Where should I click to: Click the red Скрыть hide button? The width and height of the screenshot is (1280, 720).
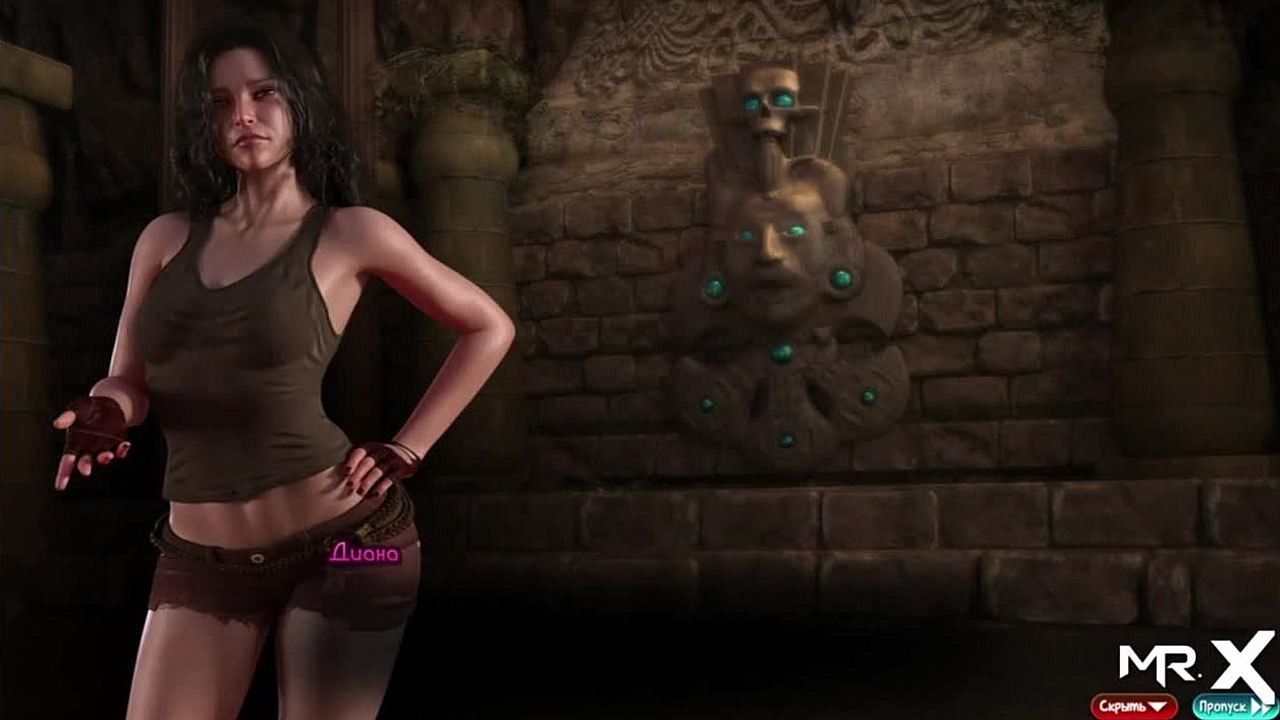[1133, 706]
